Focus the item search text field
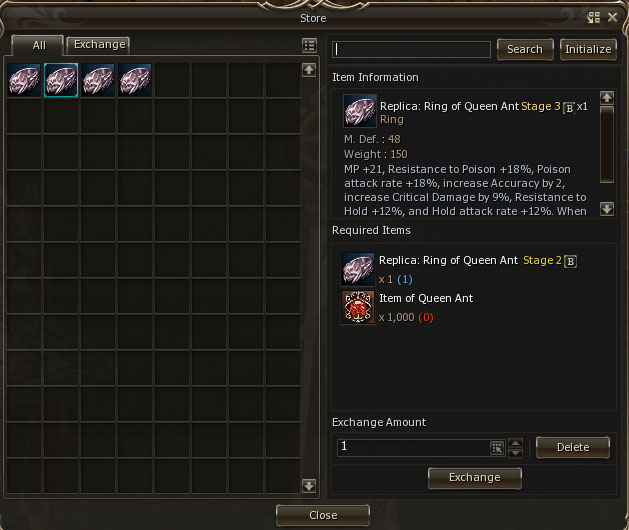The width and height of the screenshot is (629, 530). click(412, 49)
